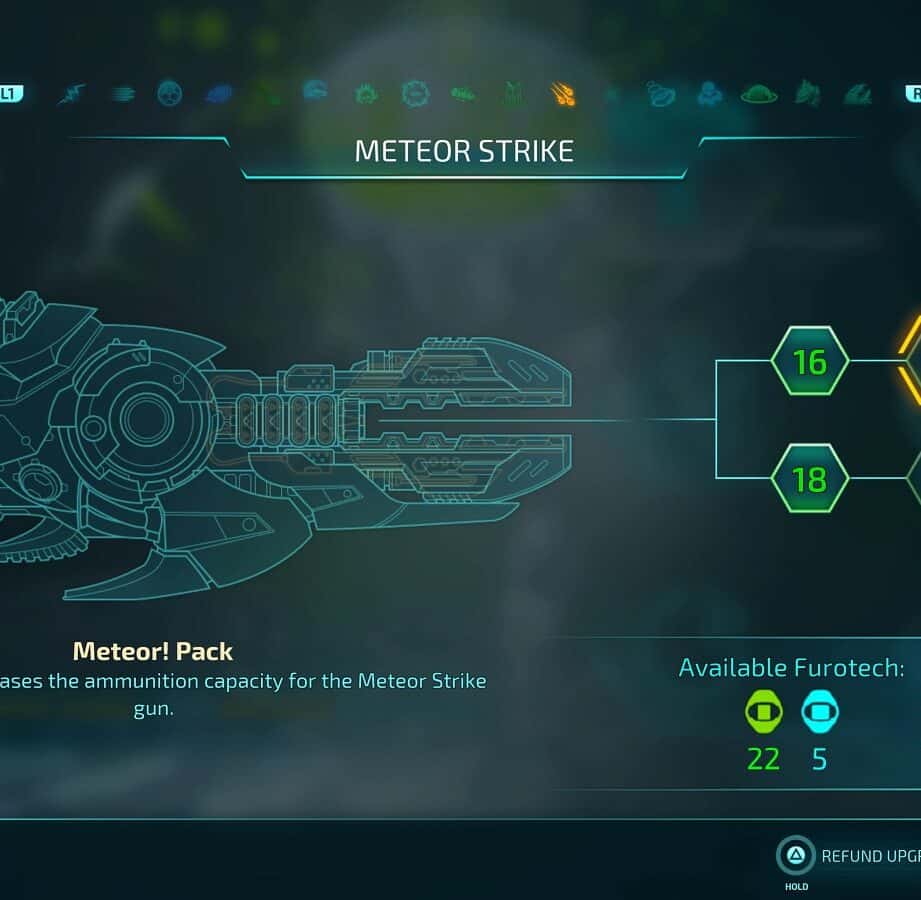Choose the highlighted Meteor Strike weapon icon
Image resolution: width=921 pixels, height=900 pixels.
tap(563, 94)
